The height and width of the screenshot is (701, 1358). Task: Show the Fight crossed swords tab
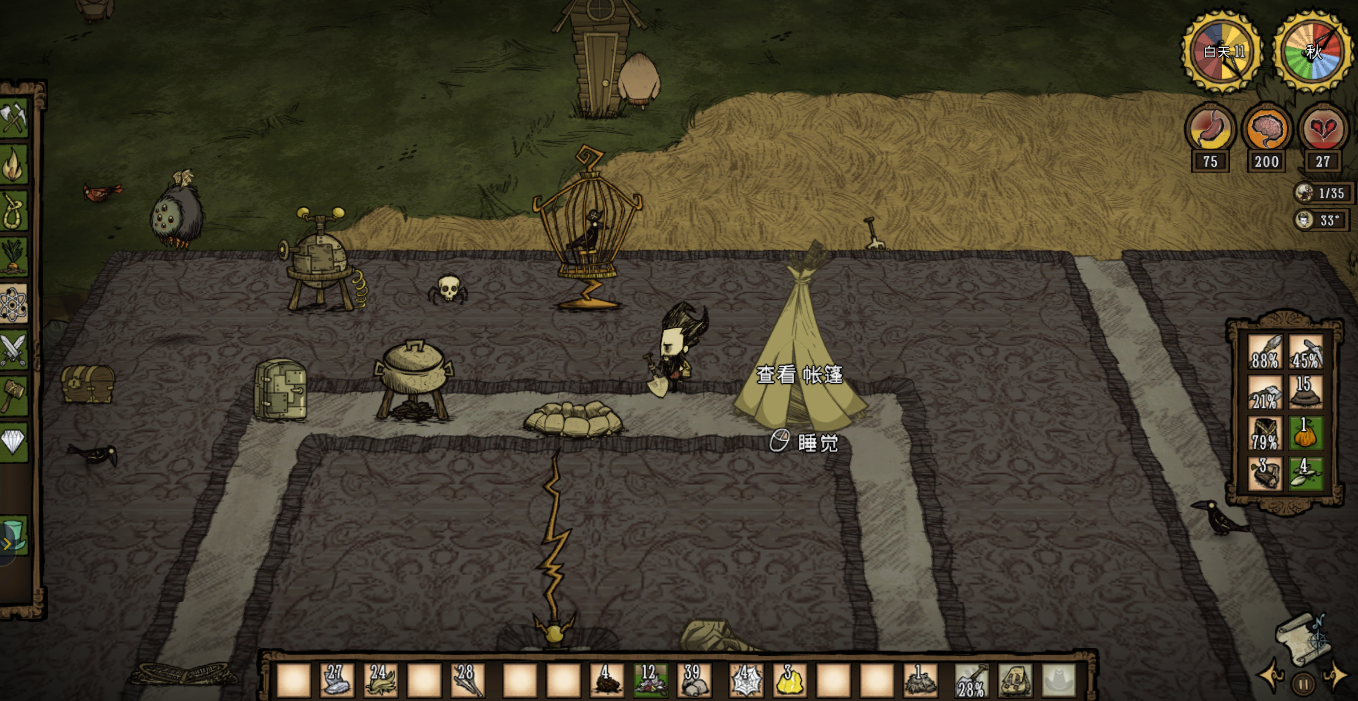click(x=13, y=350)
